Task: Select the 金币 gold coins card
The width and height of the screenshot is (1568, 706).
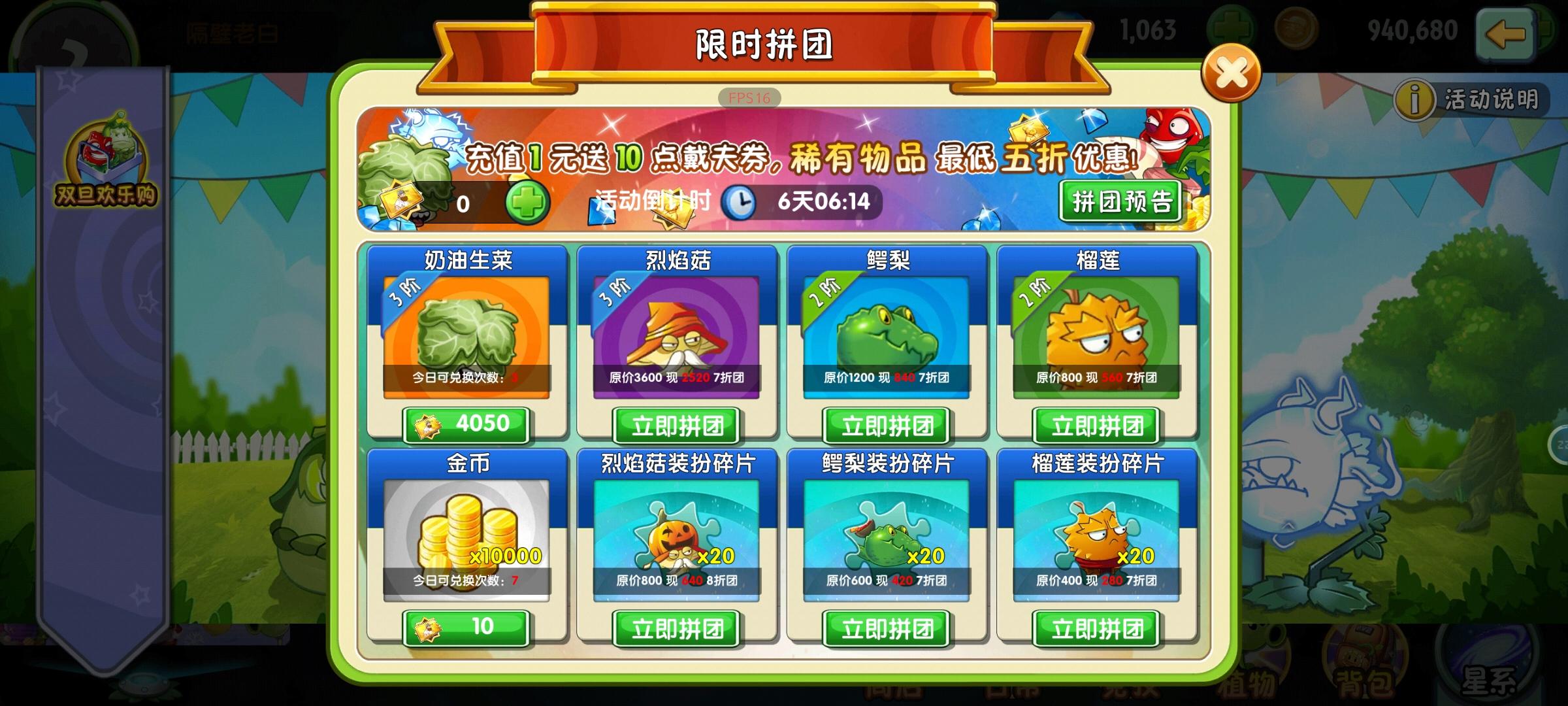Action: (468, 533)
